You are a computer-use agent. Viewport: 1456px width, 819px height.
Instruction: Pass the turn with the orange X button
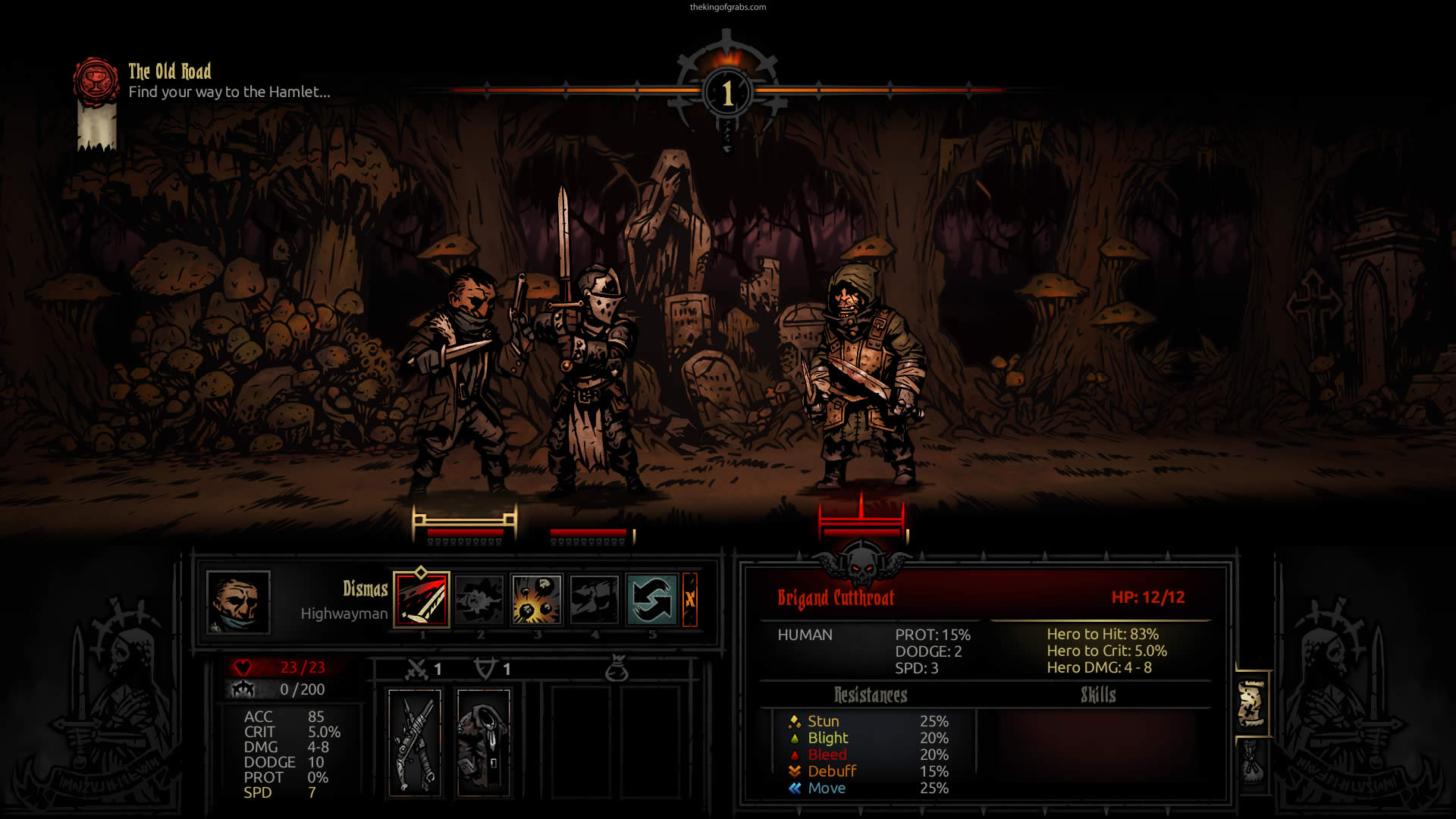(690, 599)
